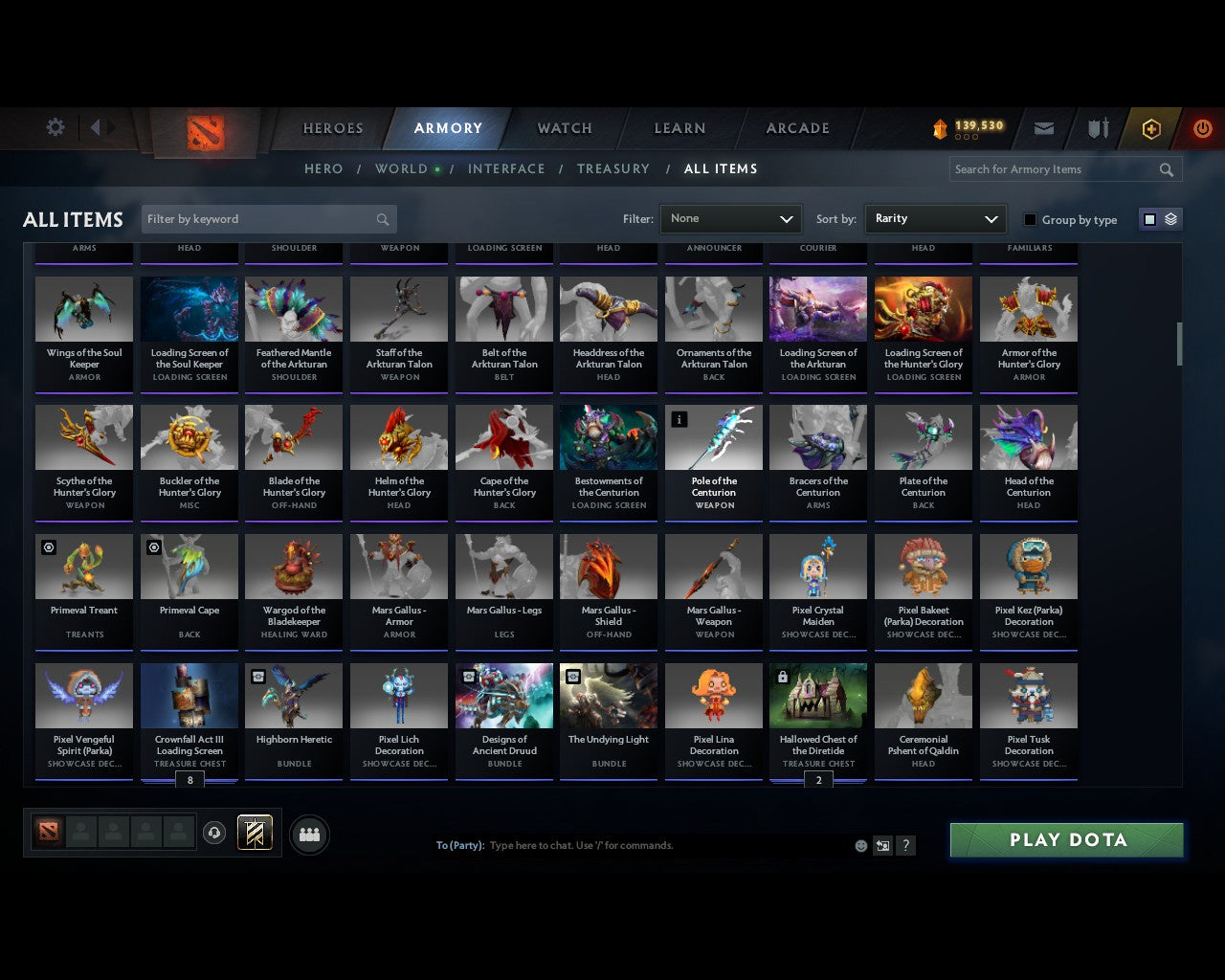The image size is (1225, 980).
Task: Open the Filter: None dropdown
Action: tap(730, 218)
